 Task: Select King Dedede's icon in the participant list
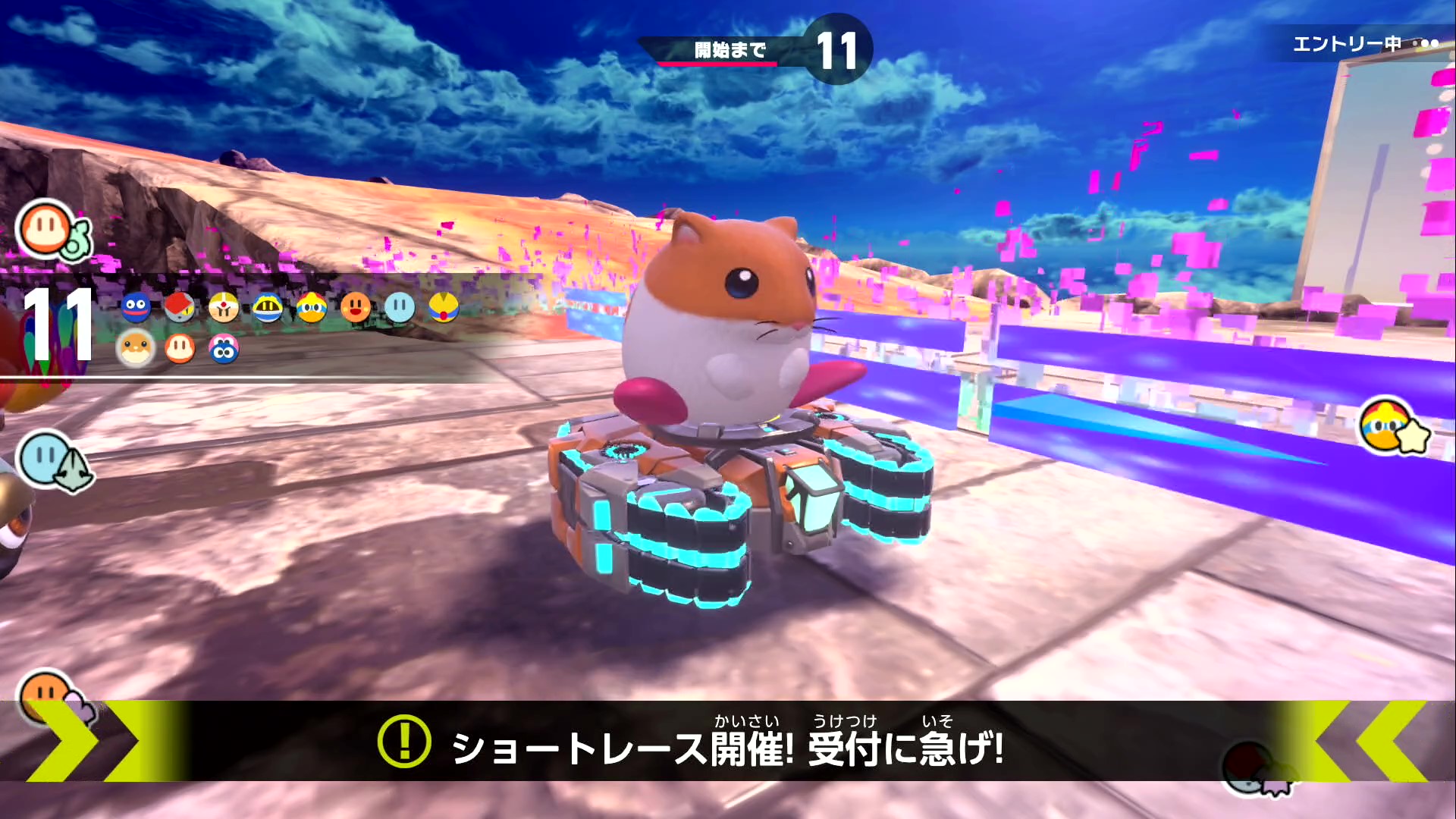point(312,307)
